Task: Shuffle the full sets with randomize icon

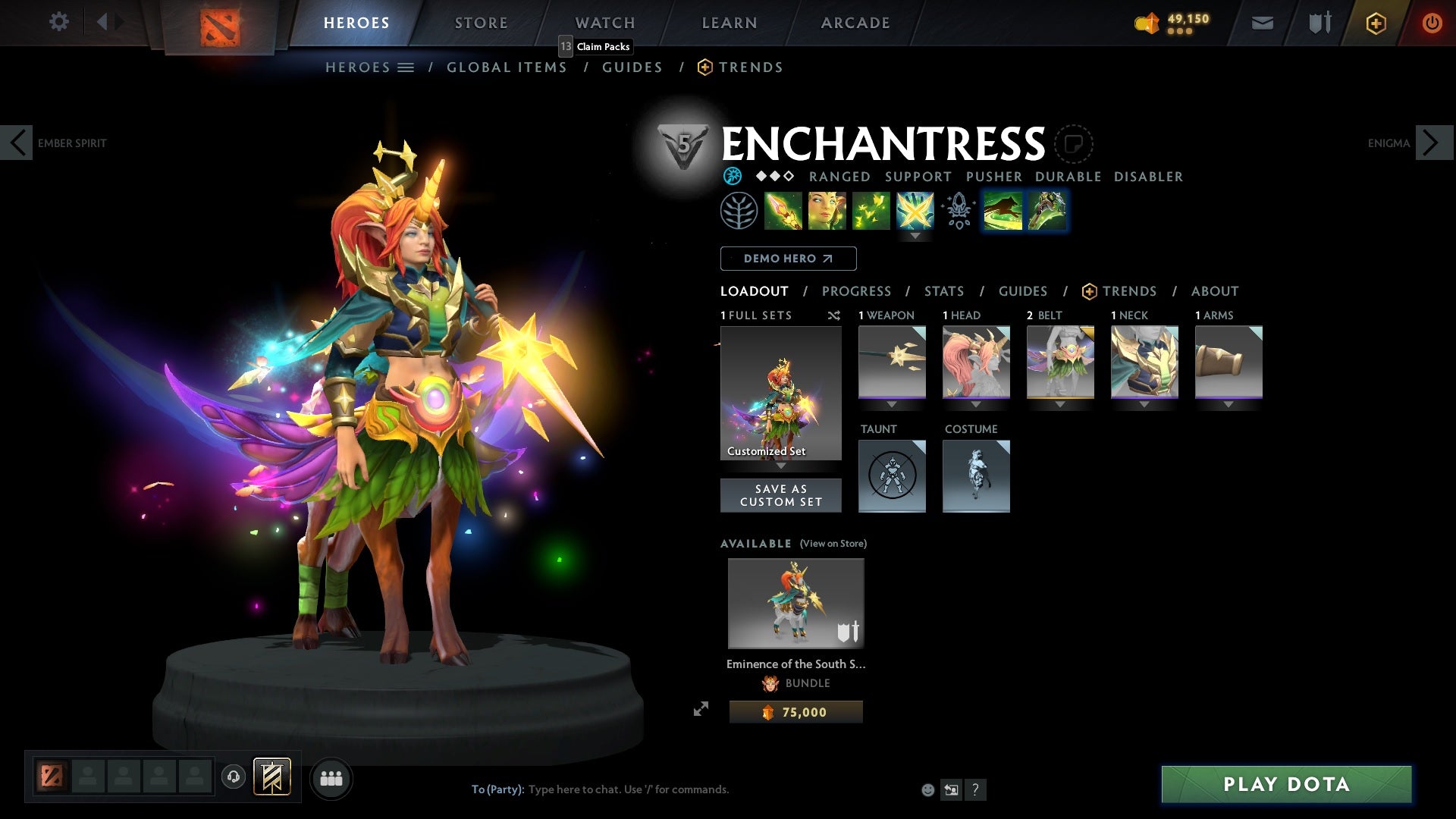Action: click(x=834, y=315)
